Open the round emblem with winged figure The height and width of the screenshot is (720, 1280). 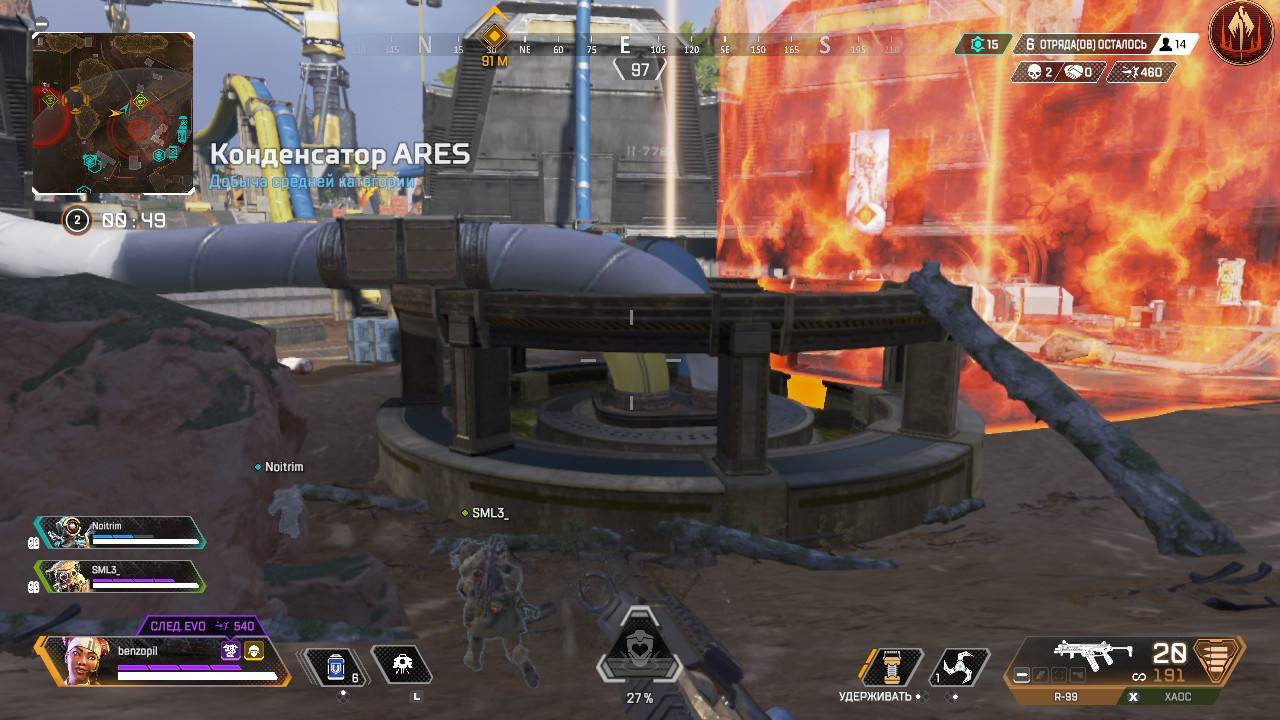(1240, 34)
